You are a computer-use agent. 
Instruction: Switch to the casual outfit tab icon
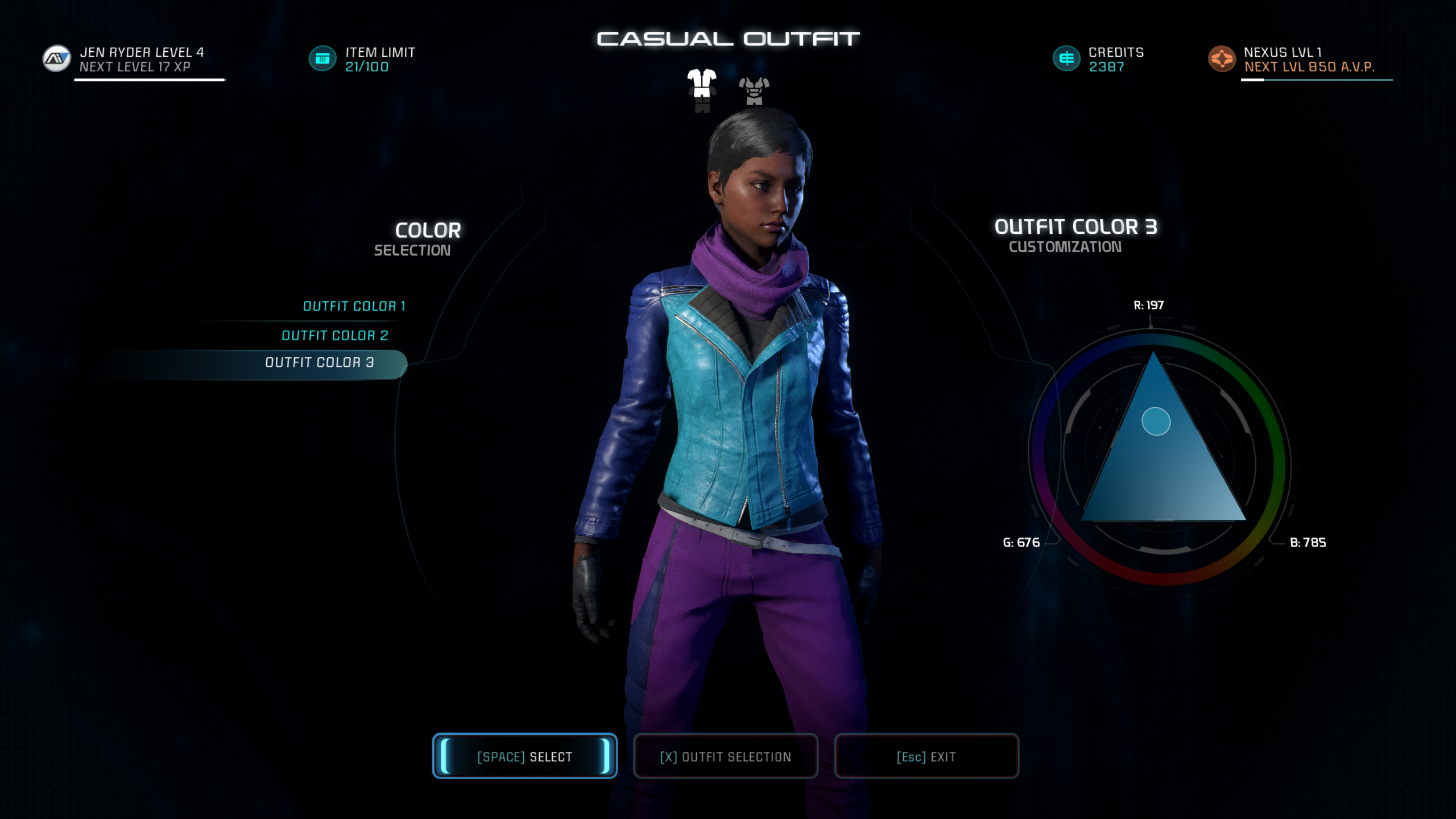click(702, 90)
